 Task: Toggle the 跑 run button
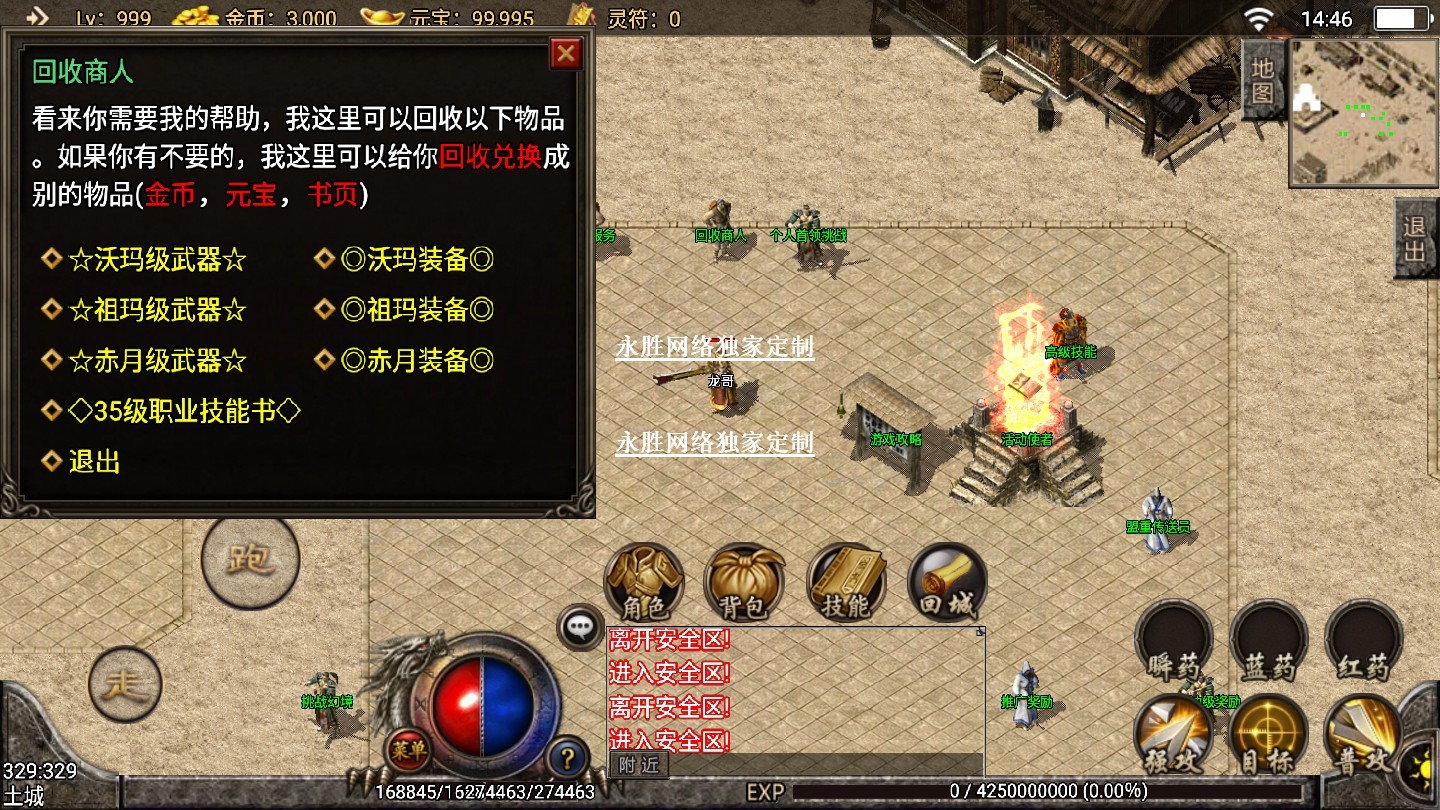tap(250, 560)
